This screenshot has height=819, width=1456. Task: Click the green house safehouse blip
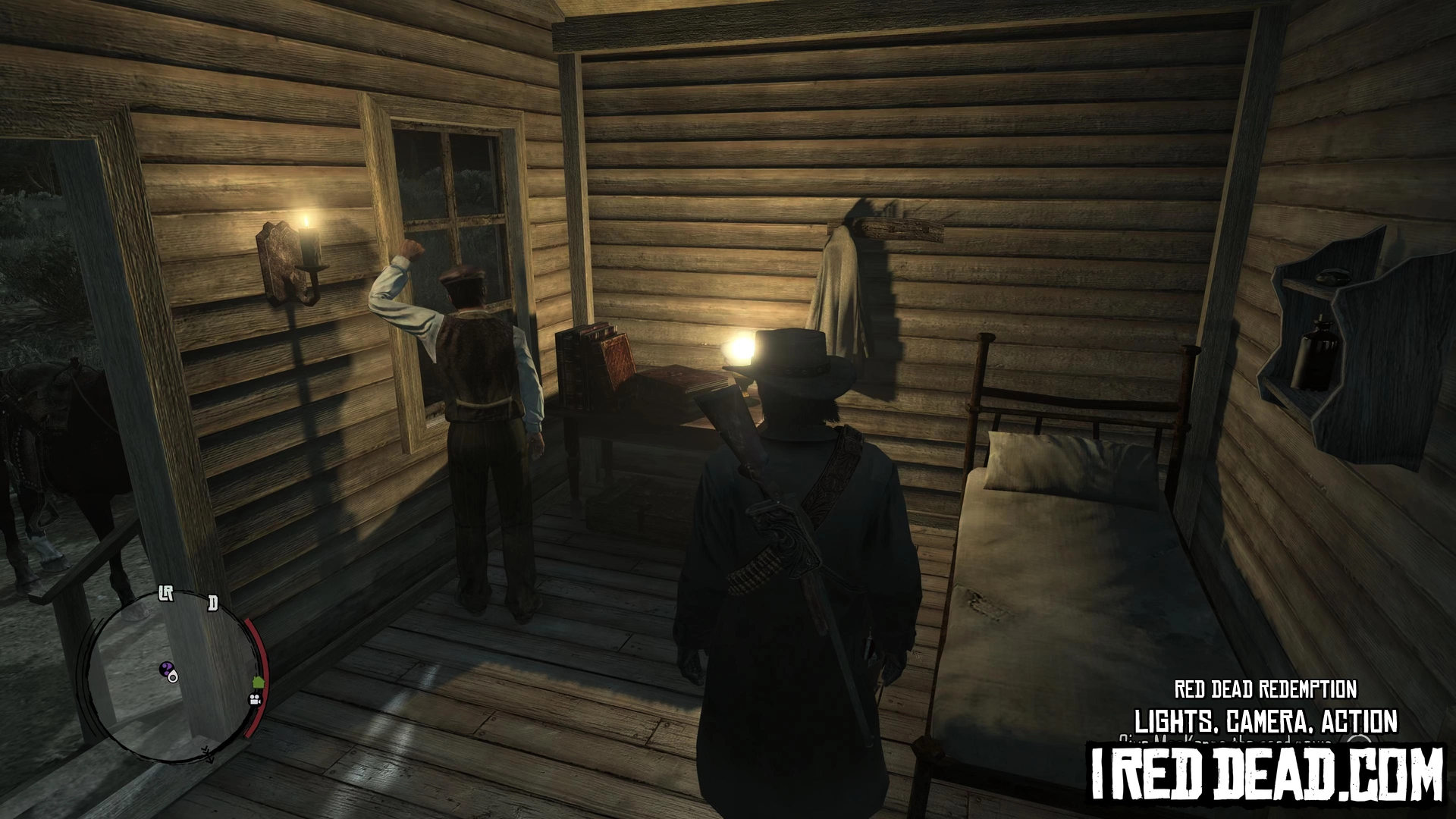(x=258, y=682)
